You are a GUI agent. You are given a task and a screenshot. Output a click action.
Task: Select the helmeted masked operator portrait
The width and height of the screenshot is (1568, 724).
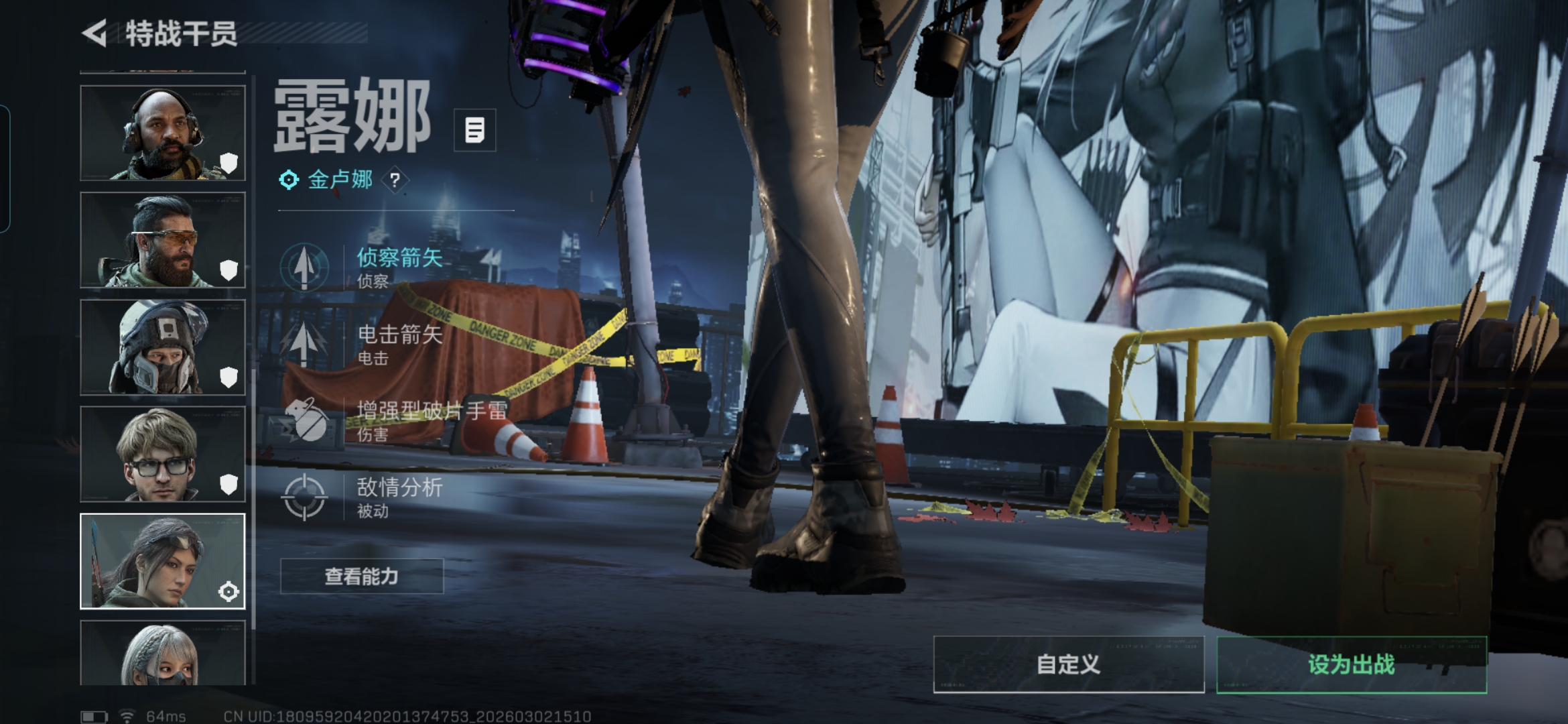[x=163, y=347]
